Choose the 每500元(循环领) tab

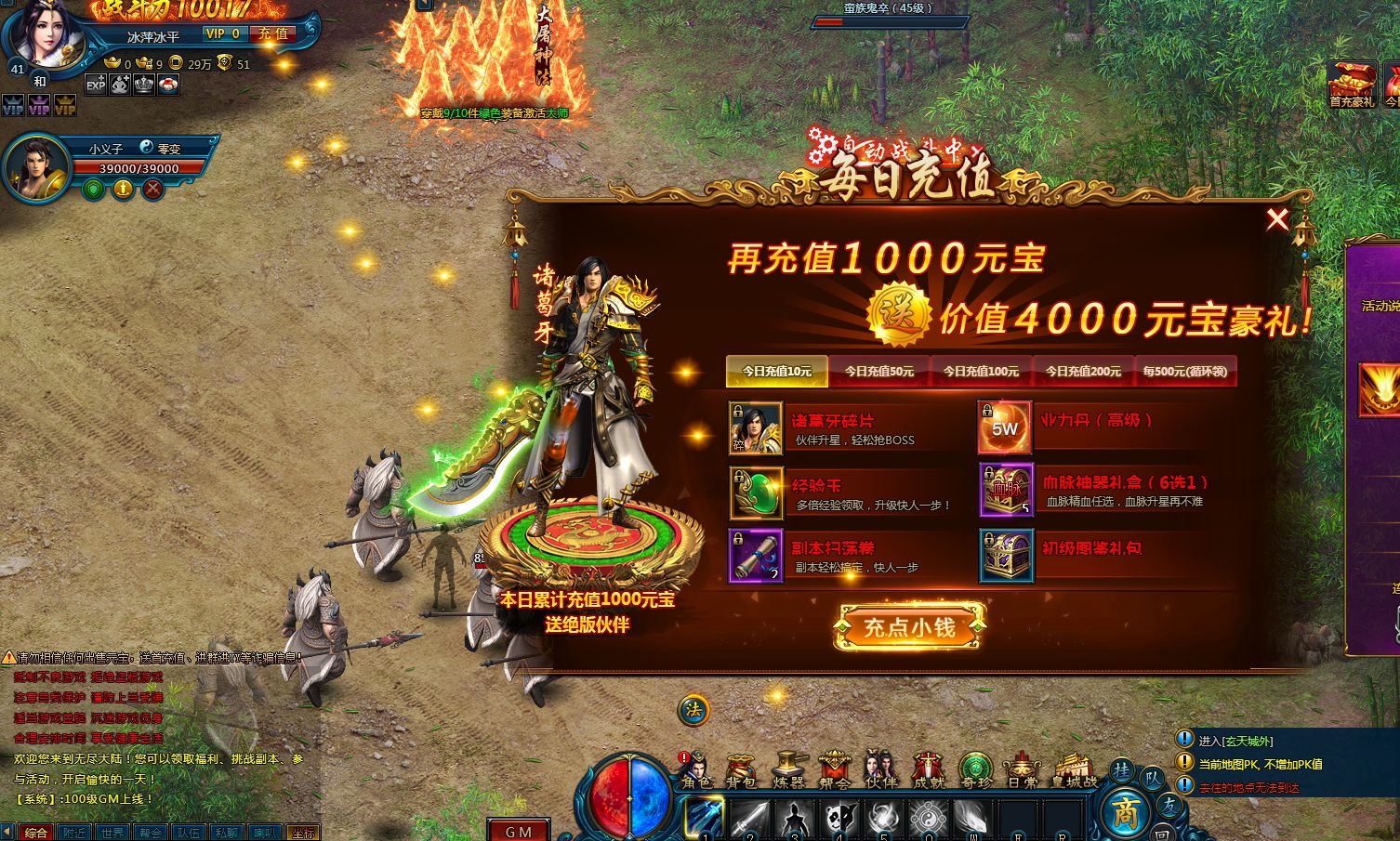(x=1185, y=371)
